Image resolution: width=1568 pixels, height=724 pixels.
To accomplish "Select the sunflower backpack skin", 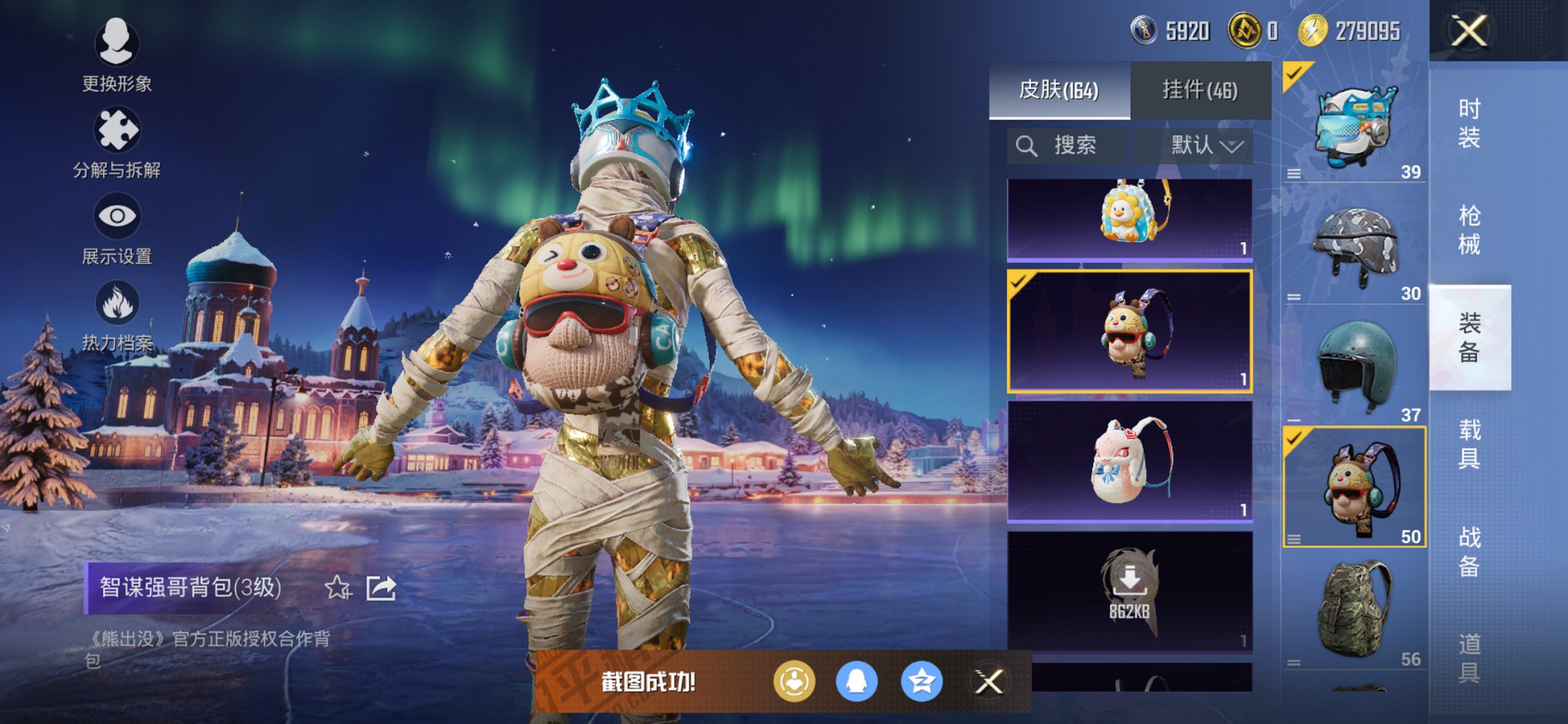I will tap(1129, 219).
